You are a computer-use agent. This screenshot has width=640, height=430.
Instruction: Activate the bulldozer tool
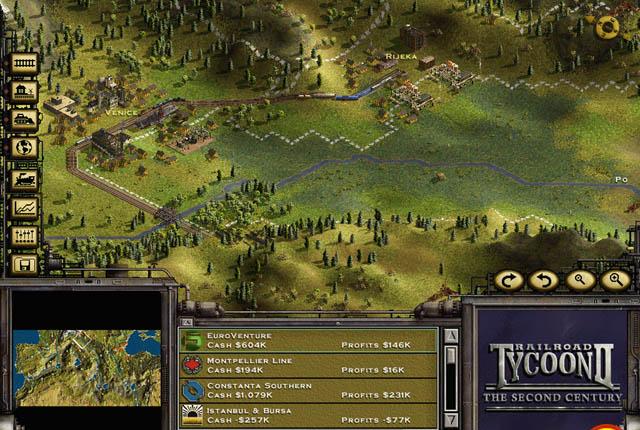(x=24, y=120)
